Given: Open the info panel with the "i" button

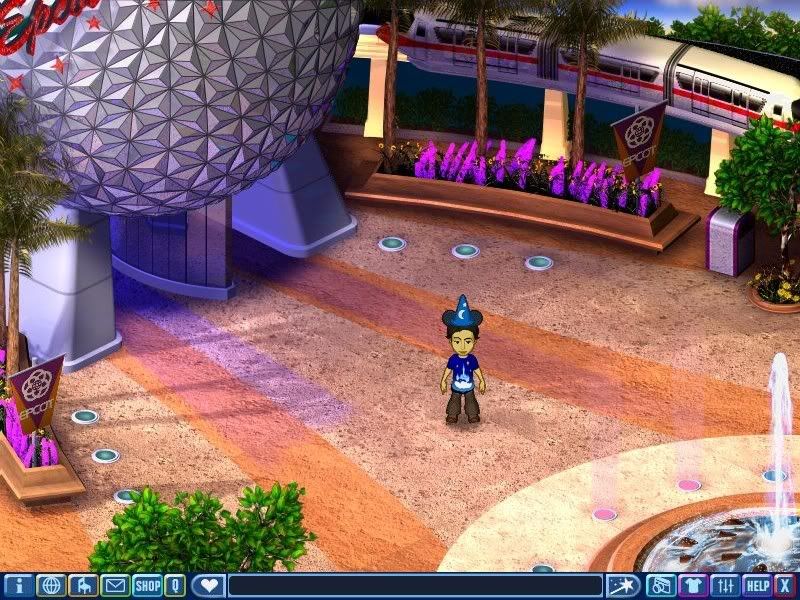Looking at the screenshot, I should coord(19,586).
